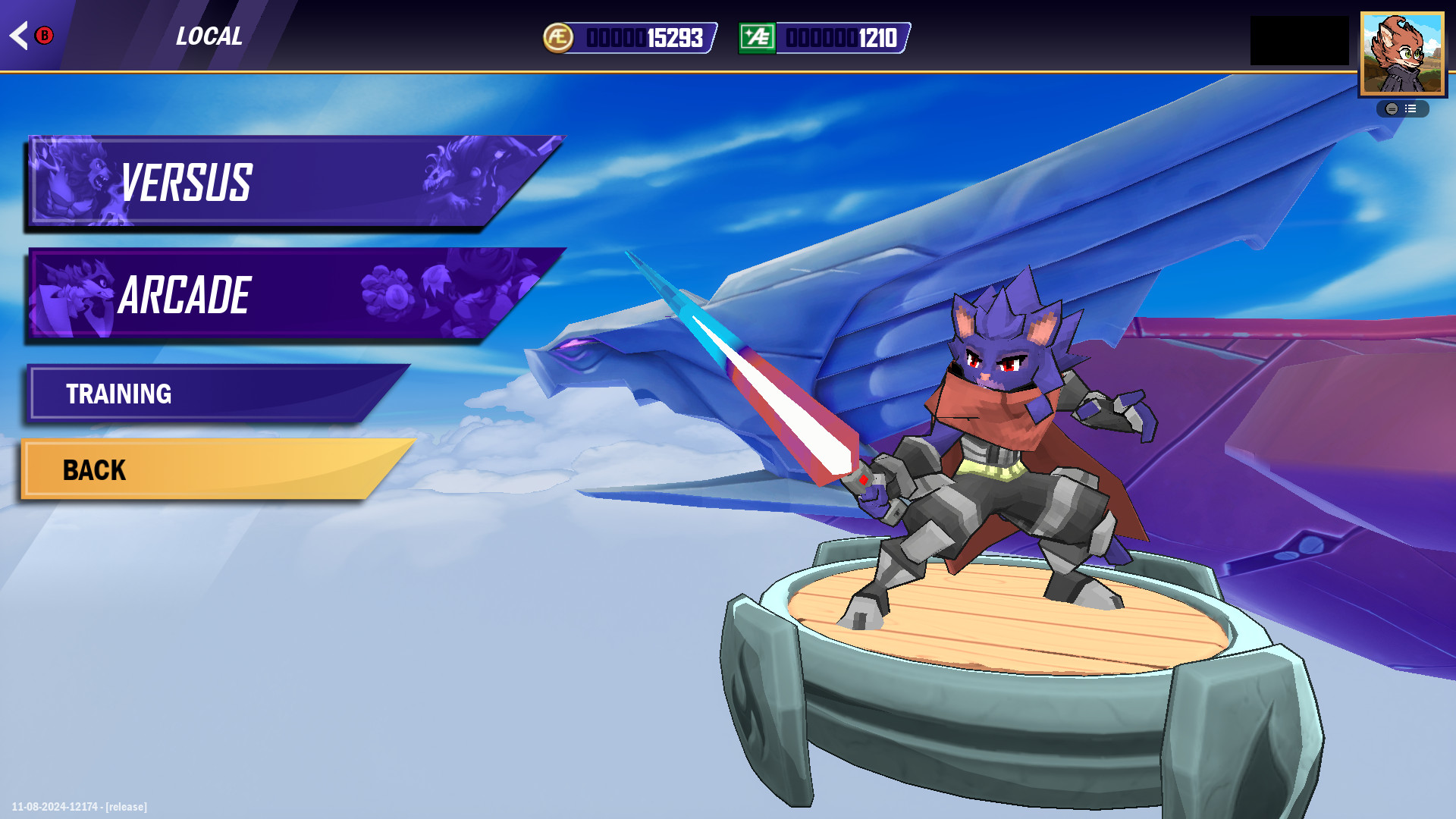
Task: Click the gold AE coin icon
Action: pyautogui.click(x=559, y=34)
